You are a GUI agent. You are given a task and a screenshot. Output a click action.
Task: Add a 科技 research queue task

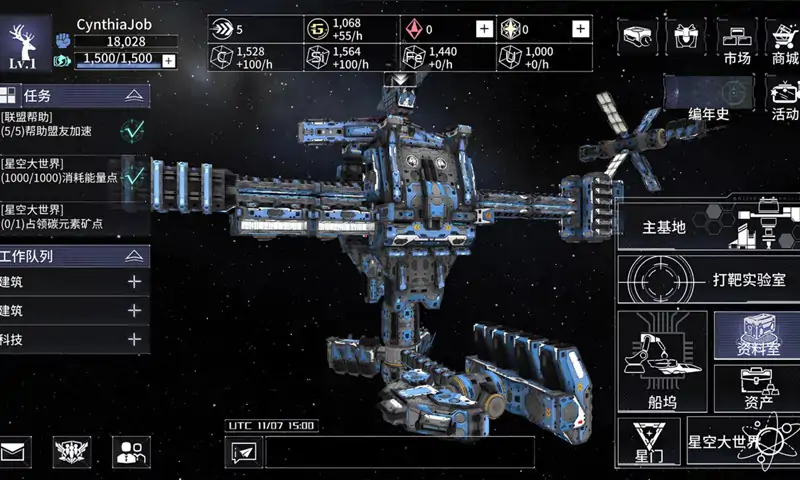coord(134,339)
